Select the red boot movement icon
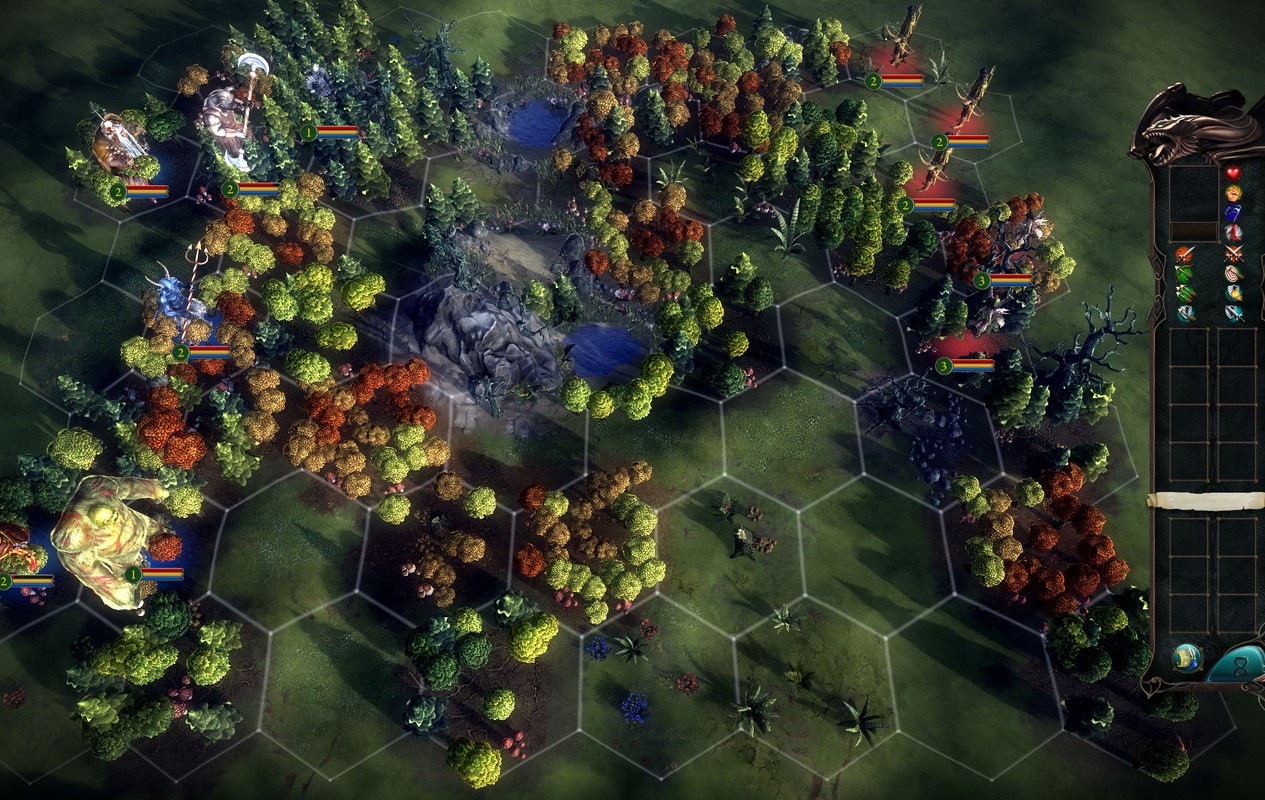 click(1233, 233)
